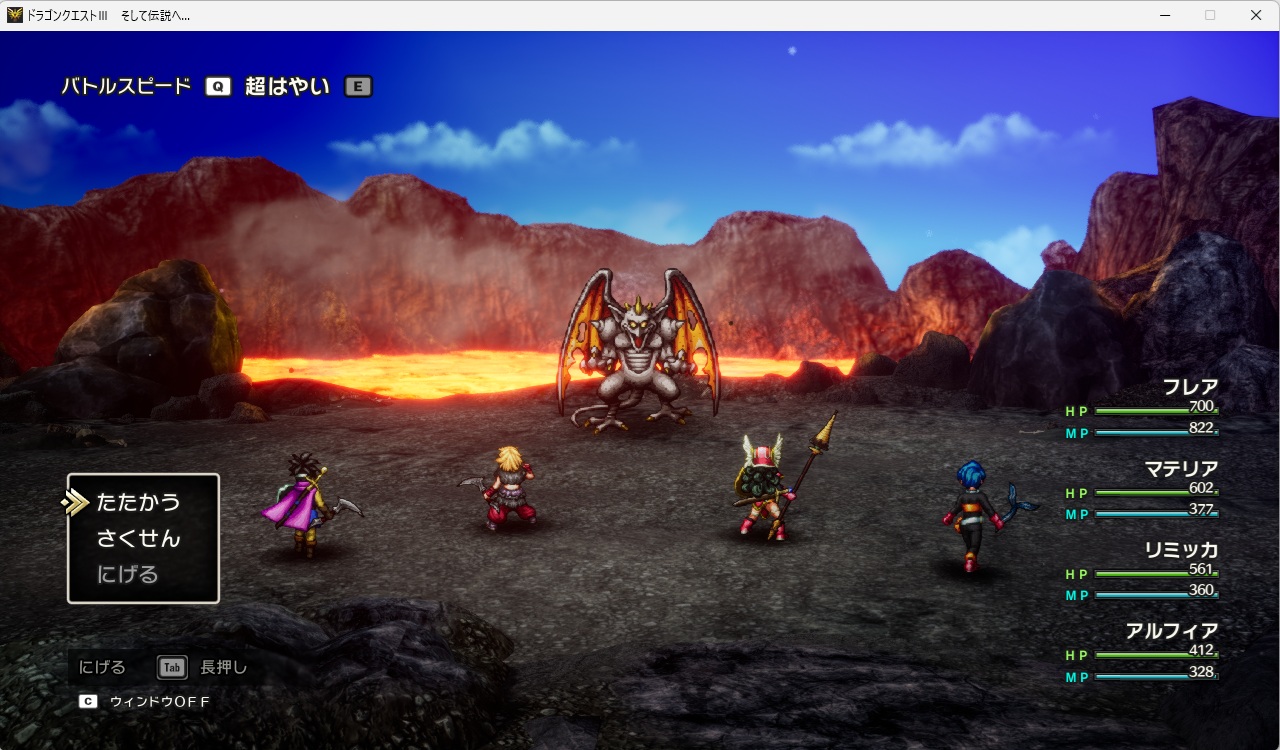Select フレア in the party status list
This screenshot has width=1280, height=750.
[x=1189, y=387]
